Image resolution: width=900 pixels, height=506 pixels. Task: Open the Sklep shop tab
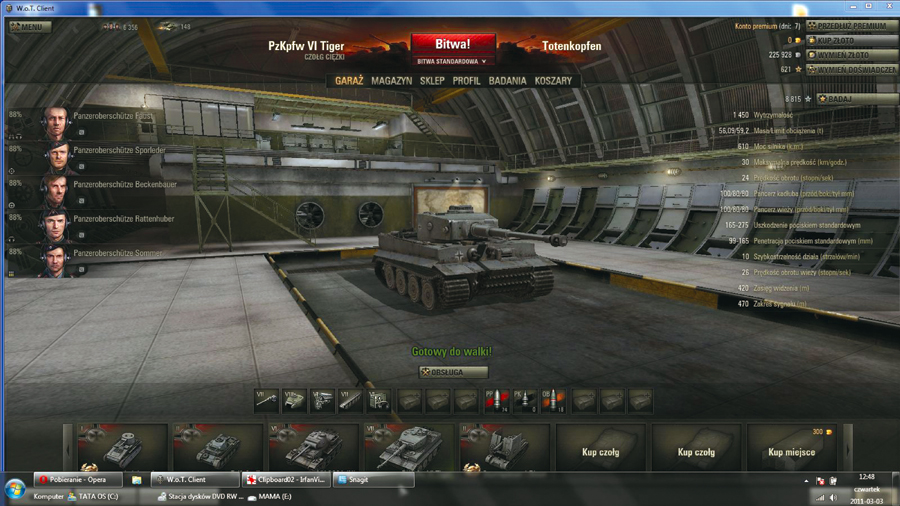(432, 81)
